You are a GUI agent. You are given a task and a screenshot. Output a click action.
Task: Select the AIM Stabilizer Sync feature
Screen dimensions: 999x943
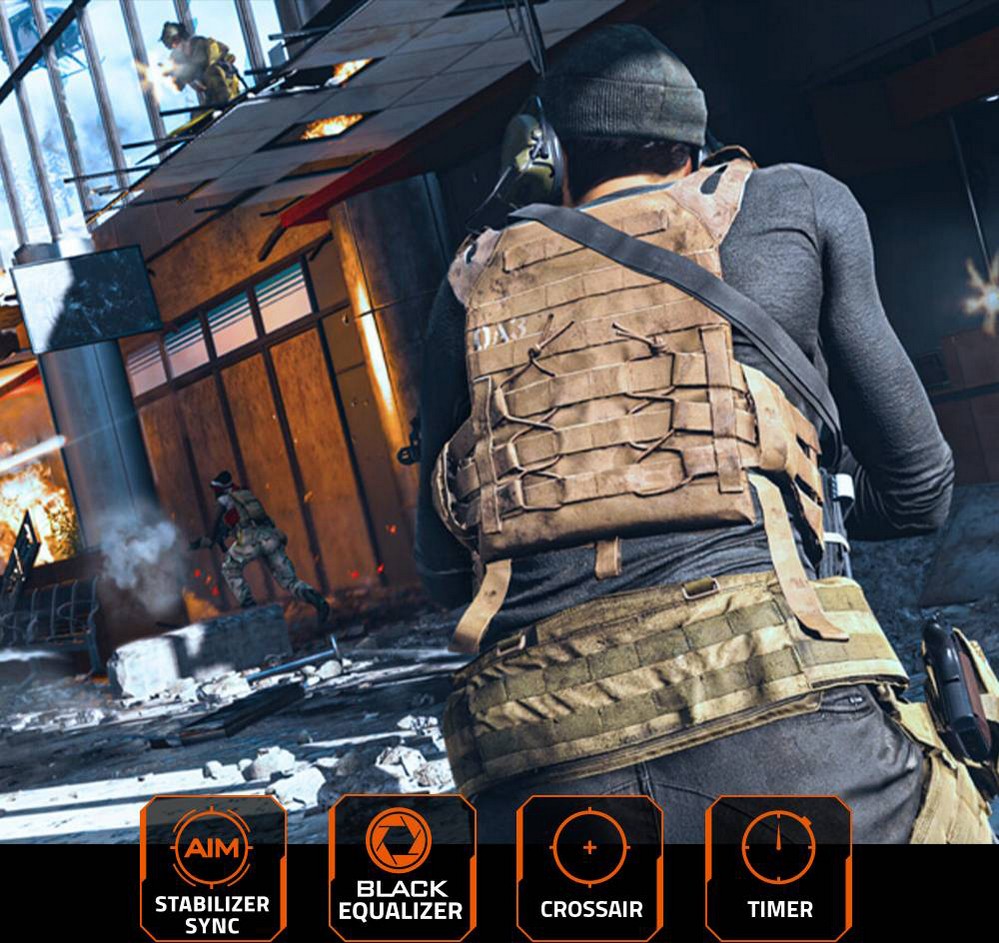212,868
